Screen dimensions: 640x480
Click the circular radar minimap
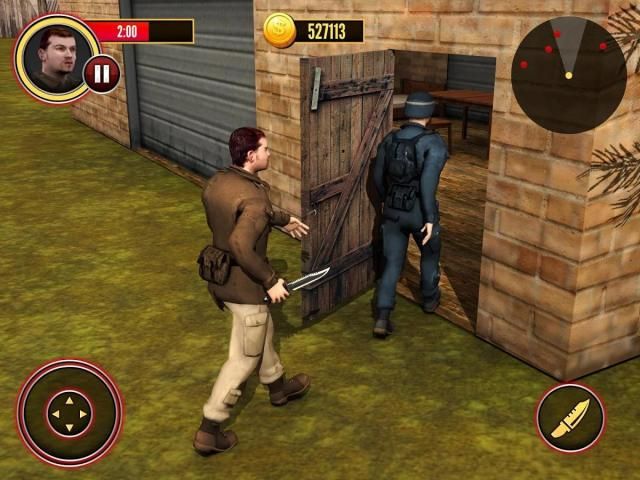(568, 61)
